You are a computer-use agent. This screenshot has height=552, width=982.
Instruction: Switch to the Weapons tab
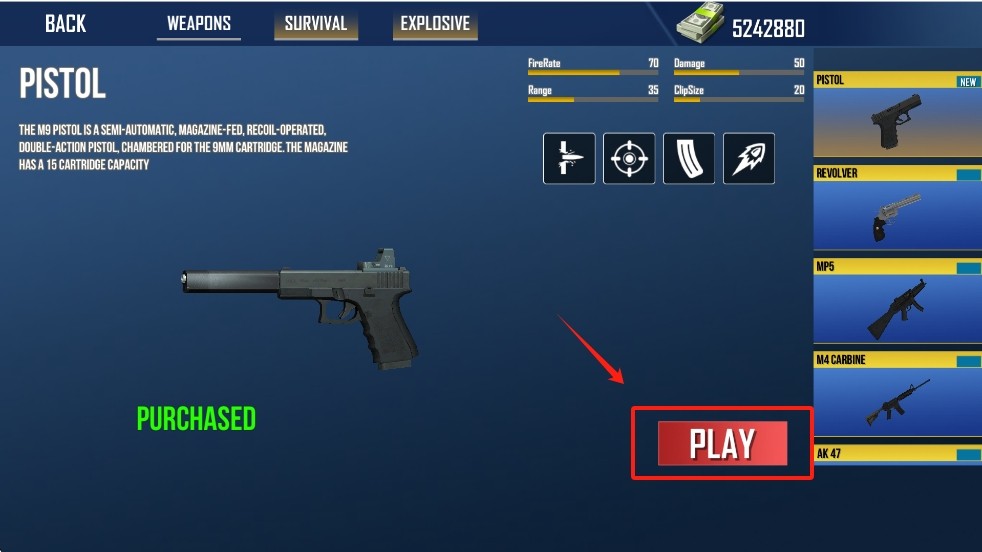(199, 24)
